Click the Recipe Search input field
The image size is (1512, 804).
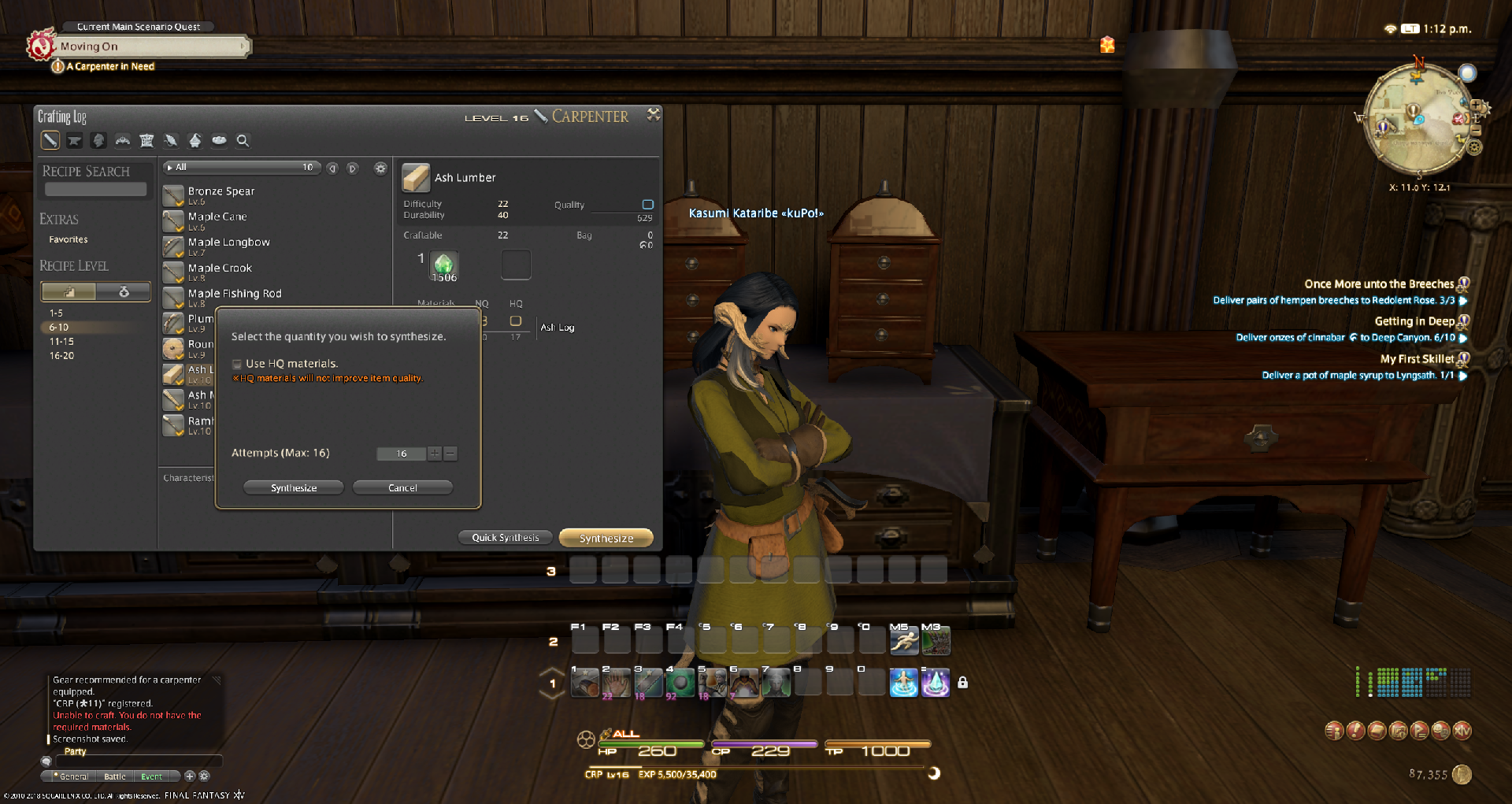click(x=95, y=190)
